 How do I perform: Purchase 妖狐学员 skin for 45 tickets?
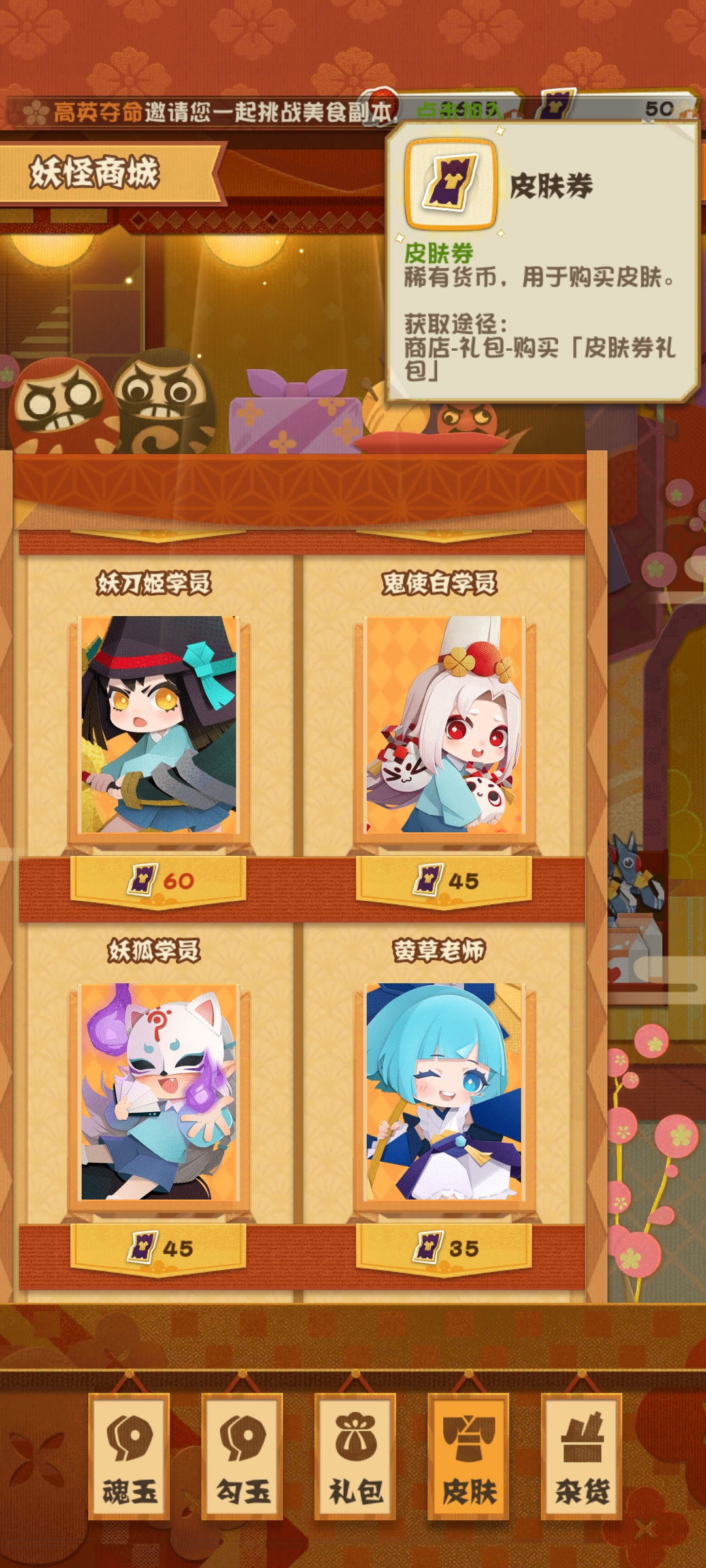point(159,1249)
